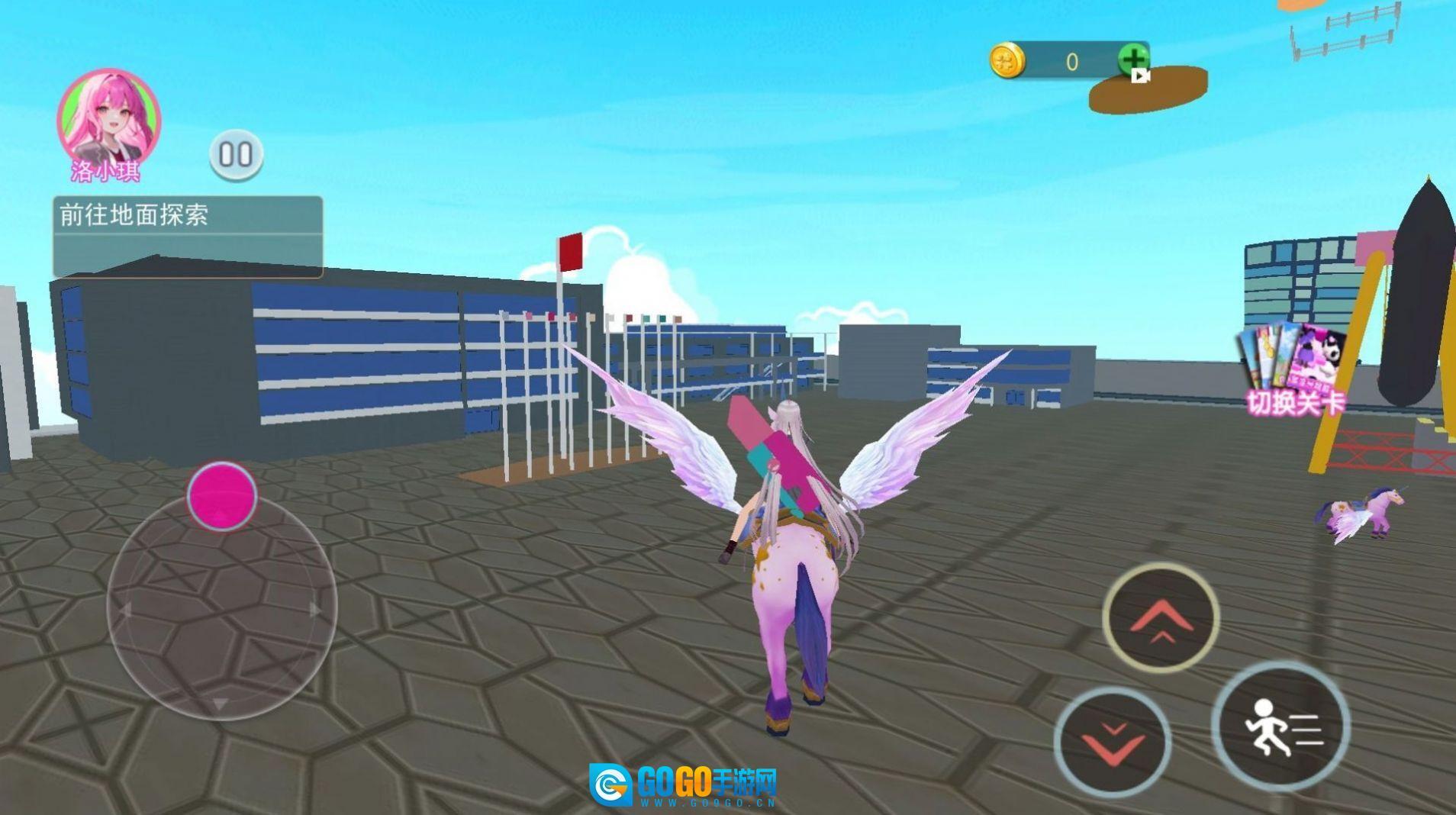1456x815 pixels.
Task: Add coins with the green plus button
Action: click(1133, 60)
